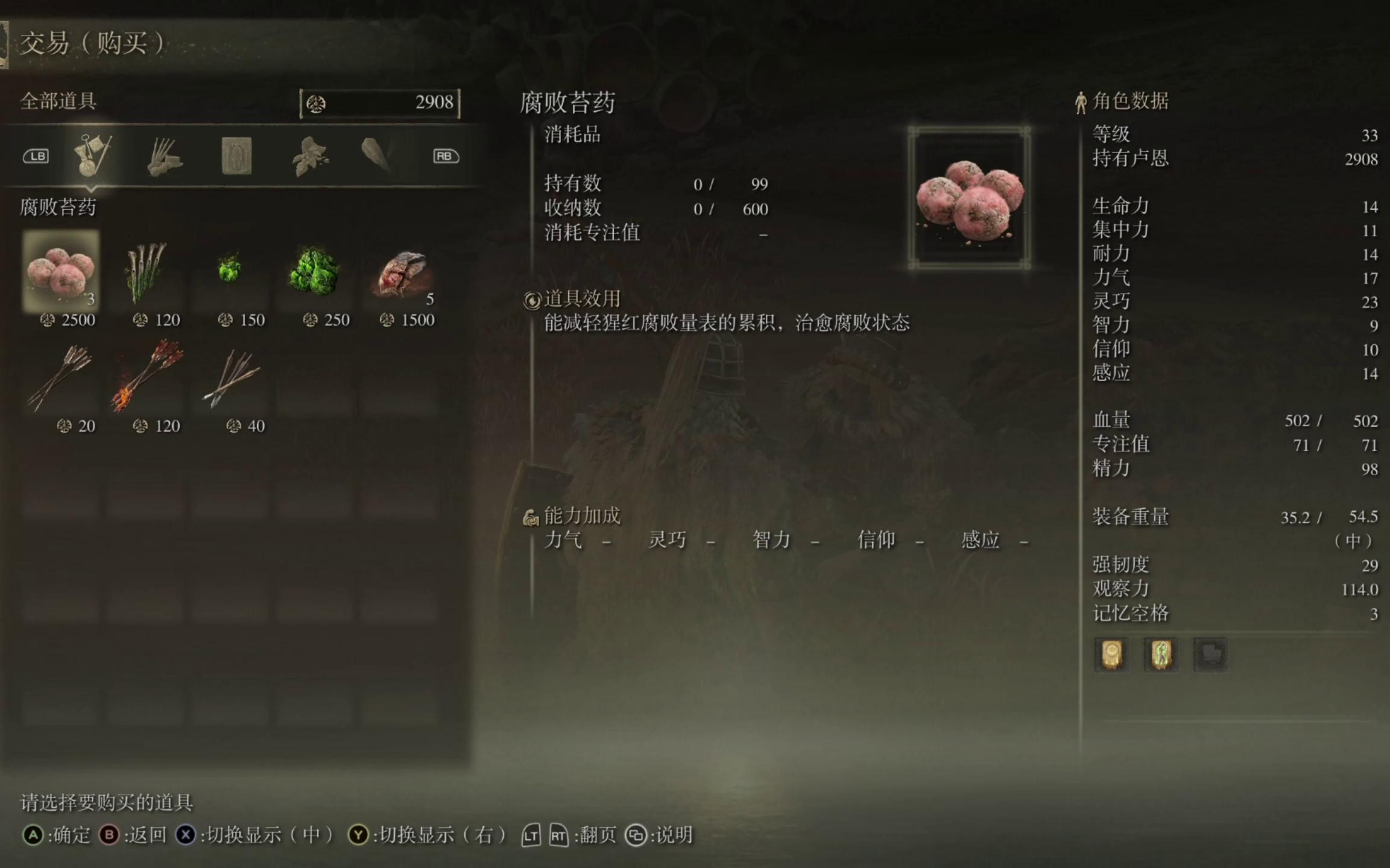Switch to the feather-shaped category tab
The height and width of the screenshot is (868, 1390).
pos(376,156)
